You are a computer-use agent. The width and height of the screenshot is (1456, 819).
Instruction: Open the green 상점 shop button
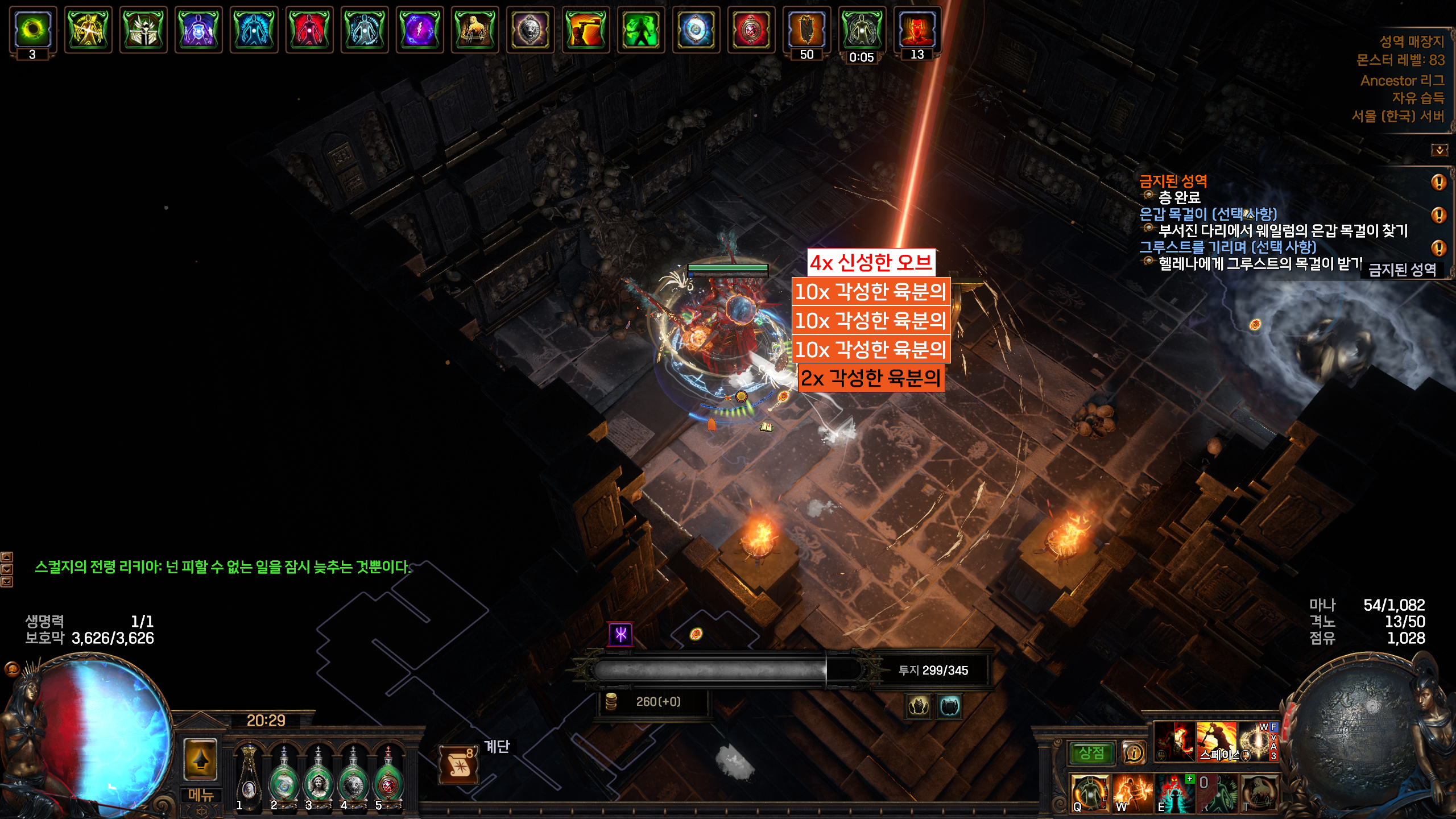[1091, 753]
